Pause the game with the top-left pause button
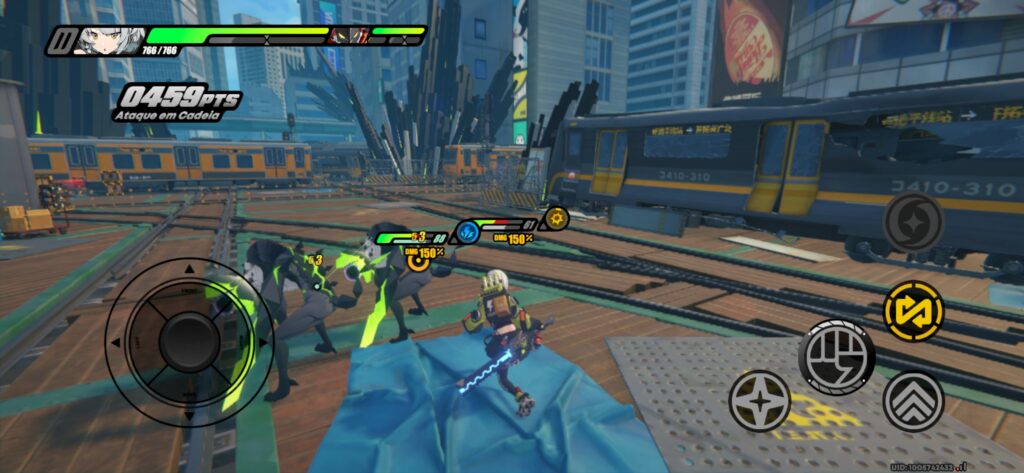Screen dimensions: 1024x473 [64, 41]
